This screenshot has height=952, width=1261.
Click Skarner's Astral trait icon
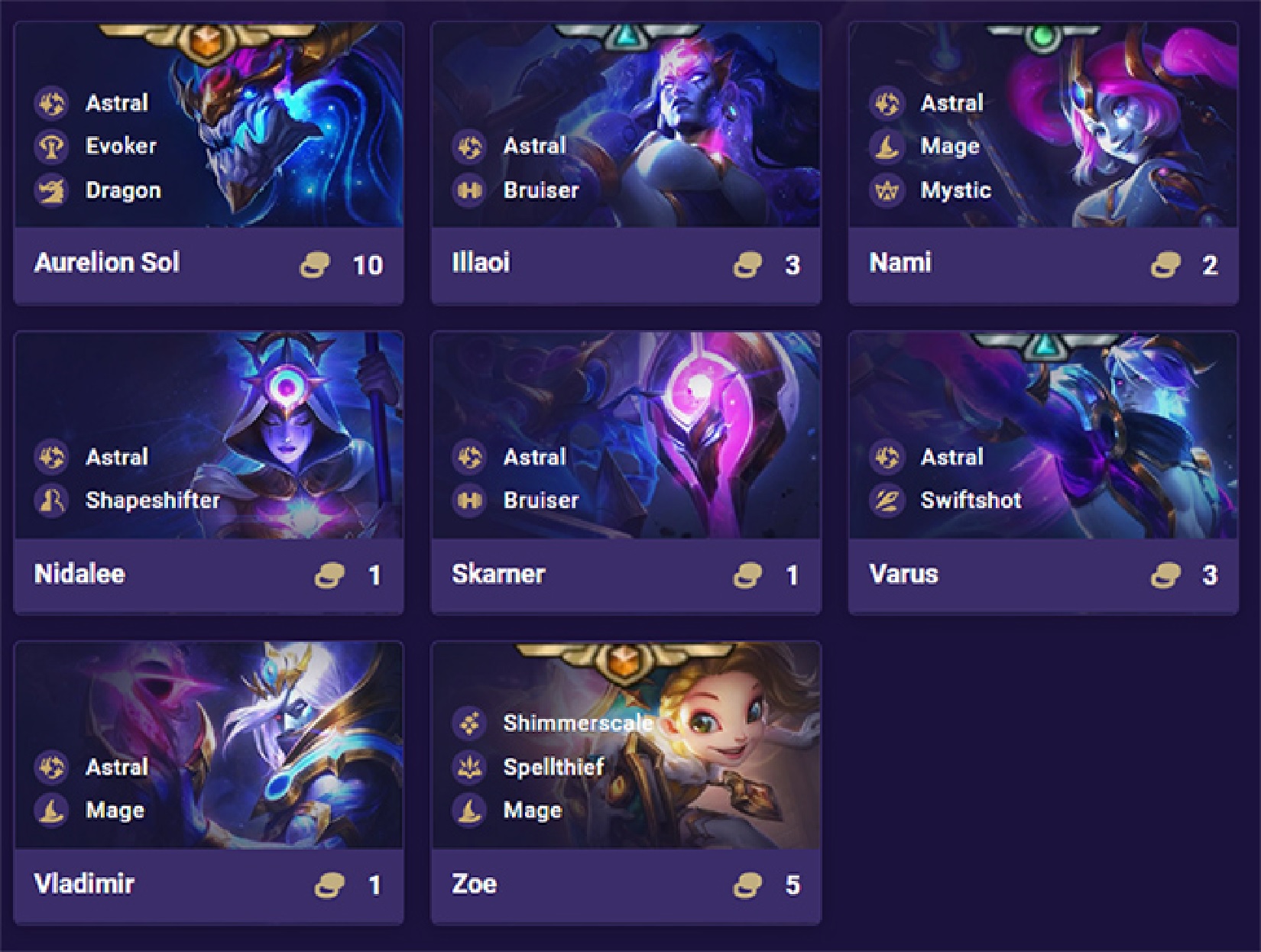tap(469, 457)
